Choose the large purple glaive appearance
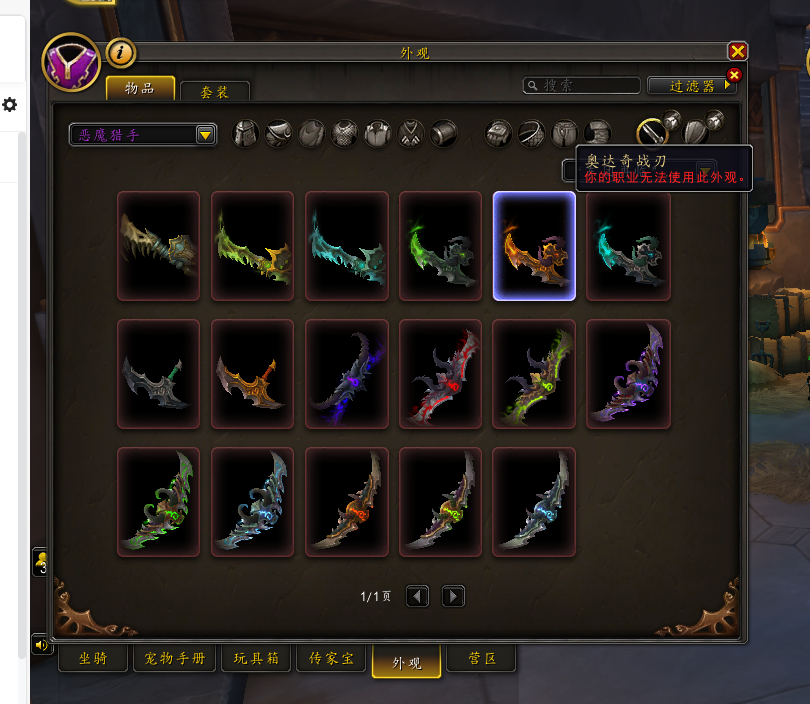810x704 pixels. (628, 374)
